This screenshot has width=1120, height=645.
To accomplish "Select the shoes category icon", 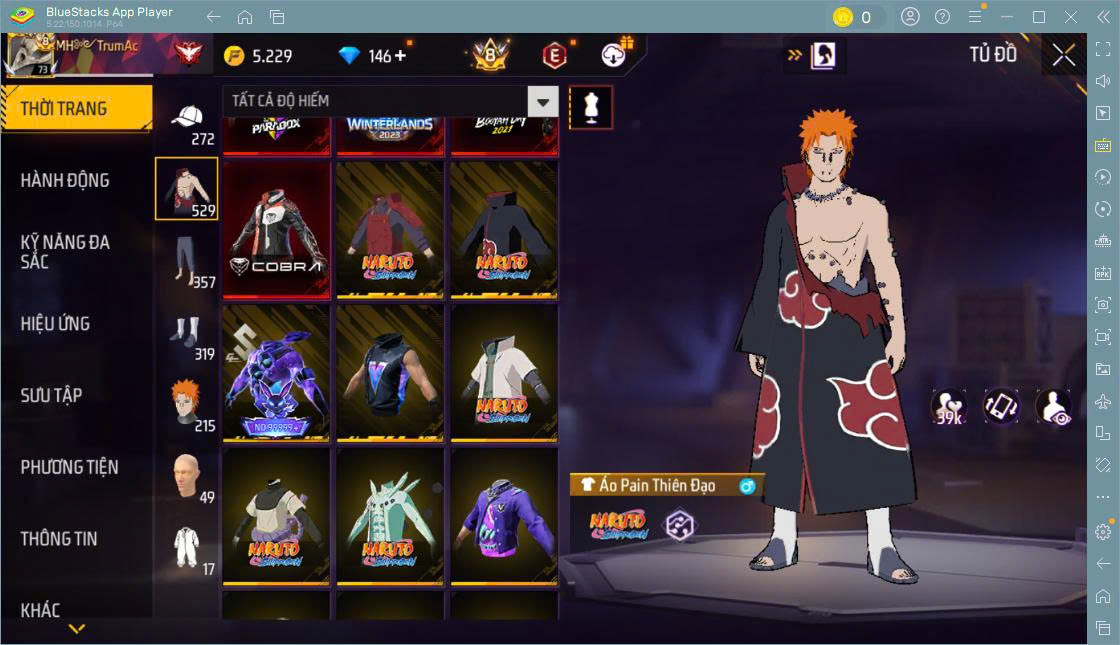I will coord(186,336).
